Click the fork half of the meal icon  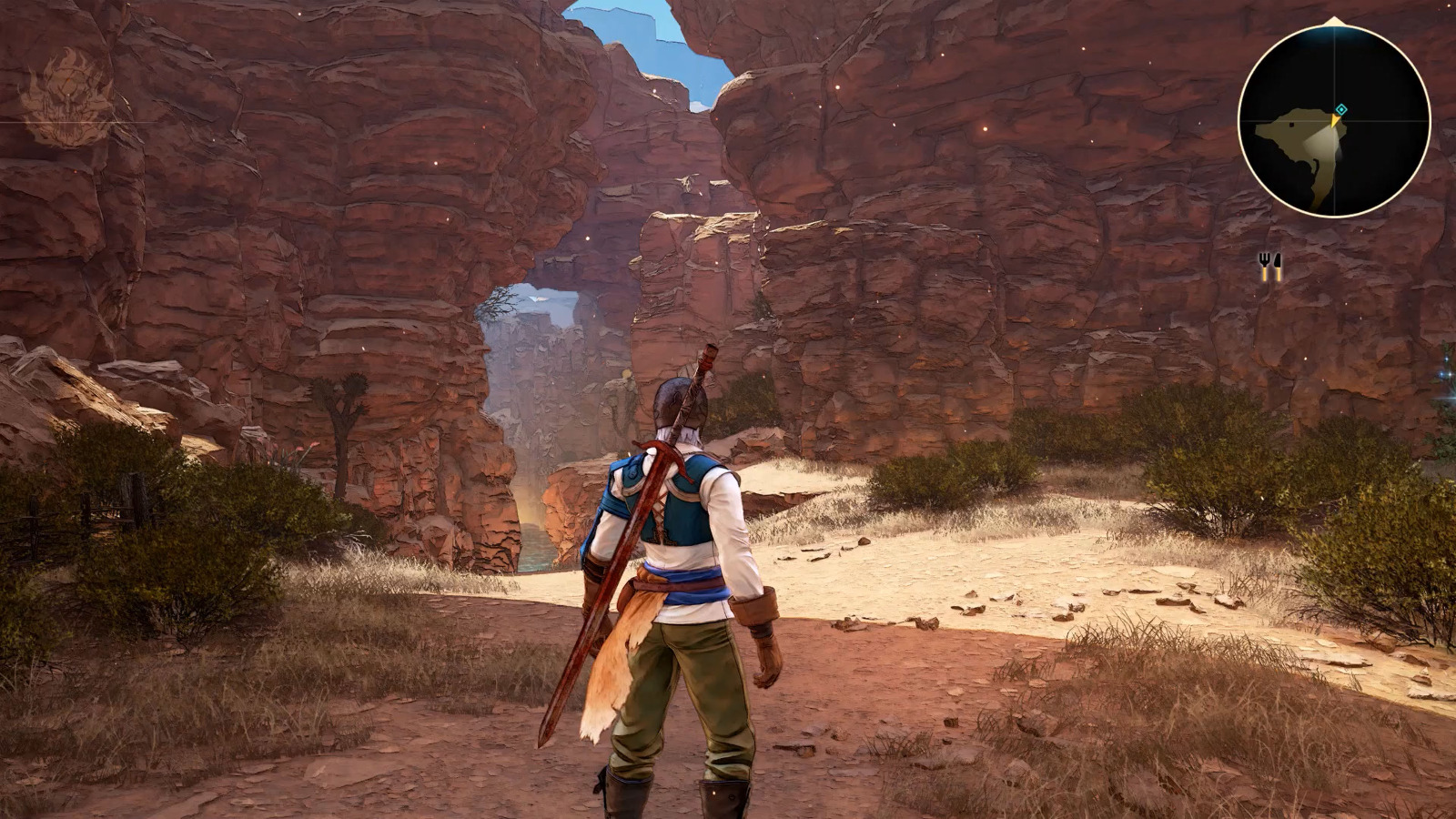(1264, 266)
